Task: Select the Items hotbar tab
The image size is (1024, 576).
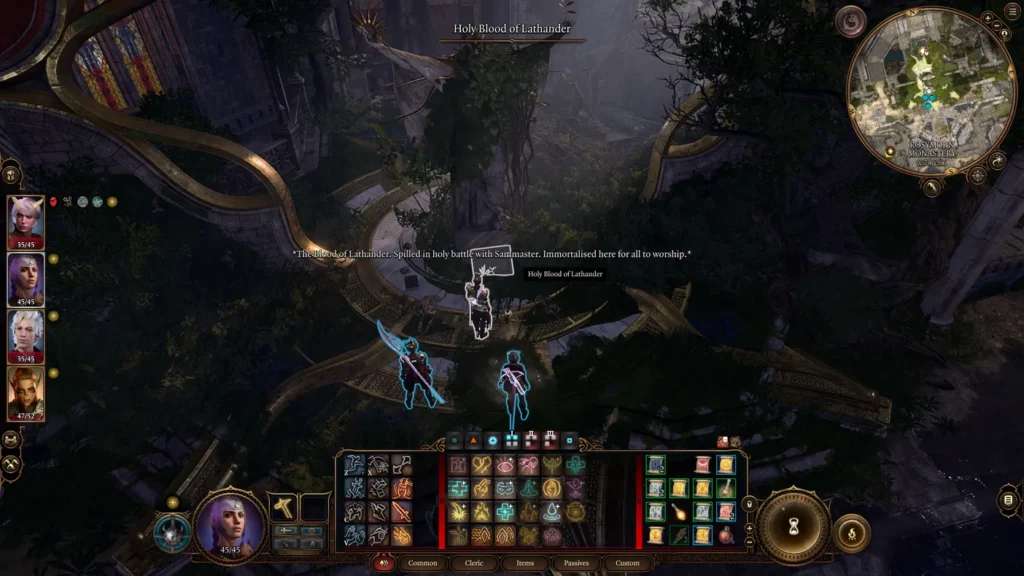Action: click(x=525, y=563)
